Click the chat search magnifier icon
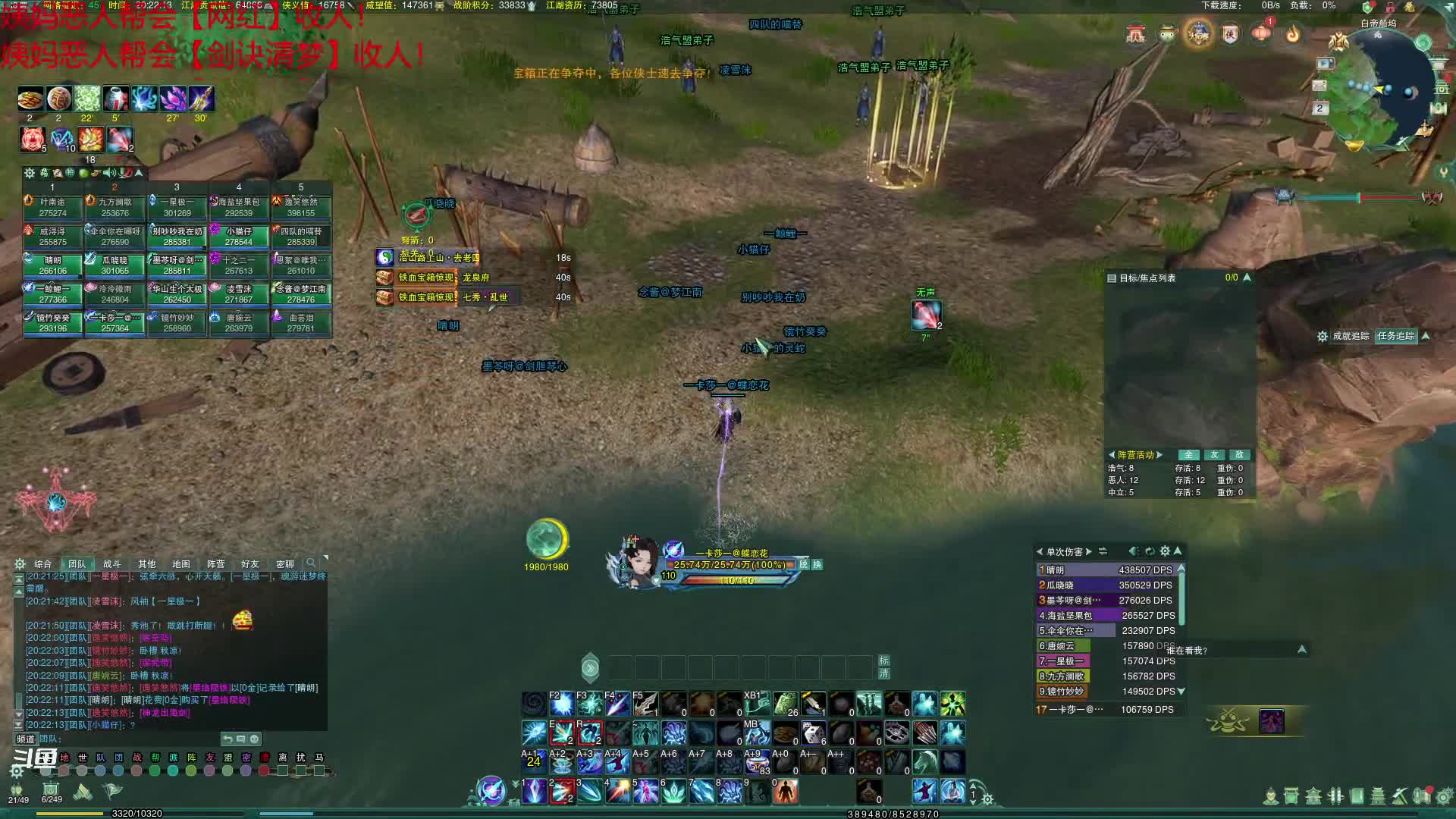 tap(310, 563)
